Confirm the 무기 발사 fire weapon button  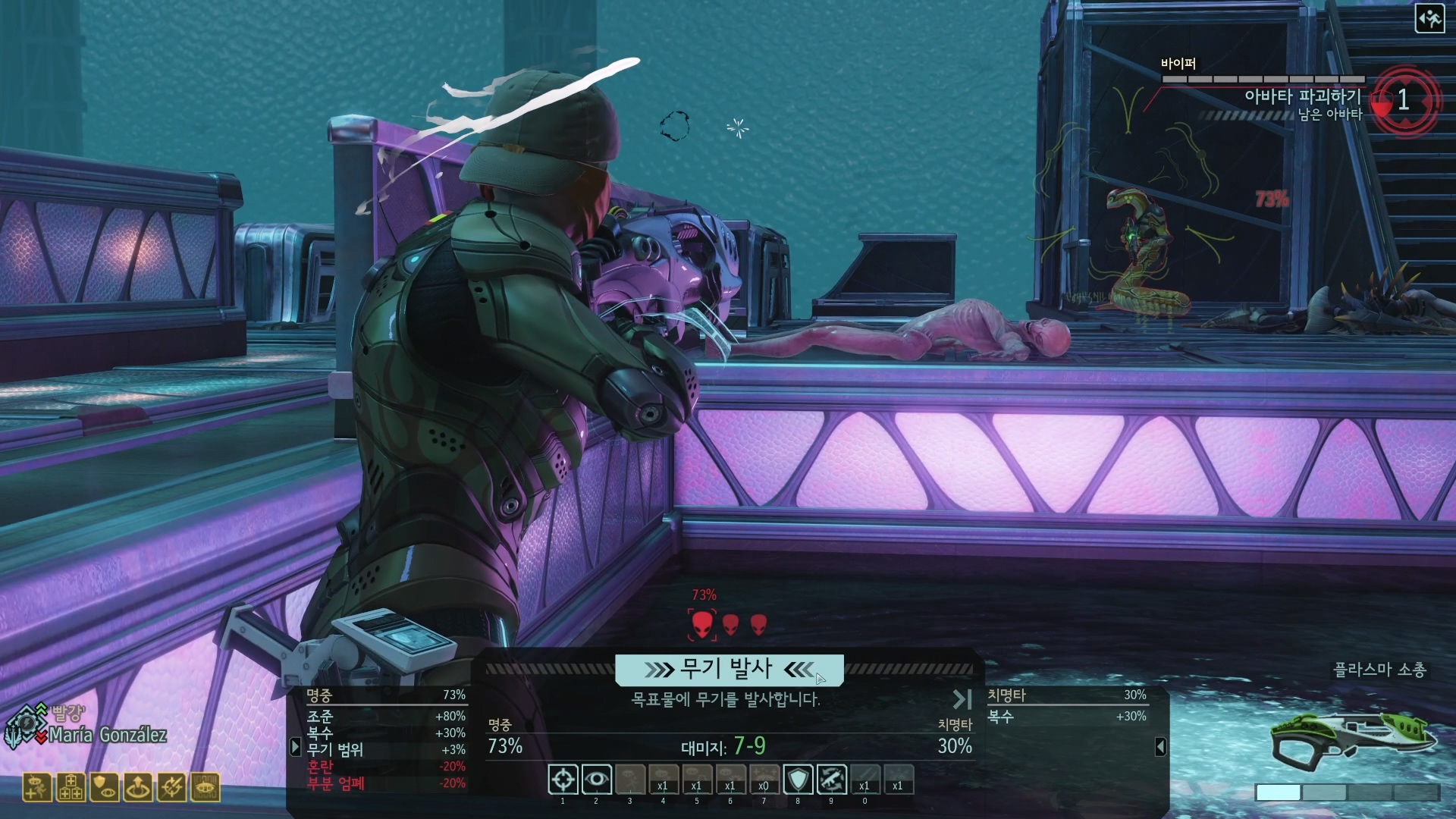[x=729, y=670]
